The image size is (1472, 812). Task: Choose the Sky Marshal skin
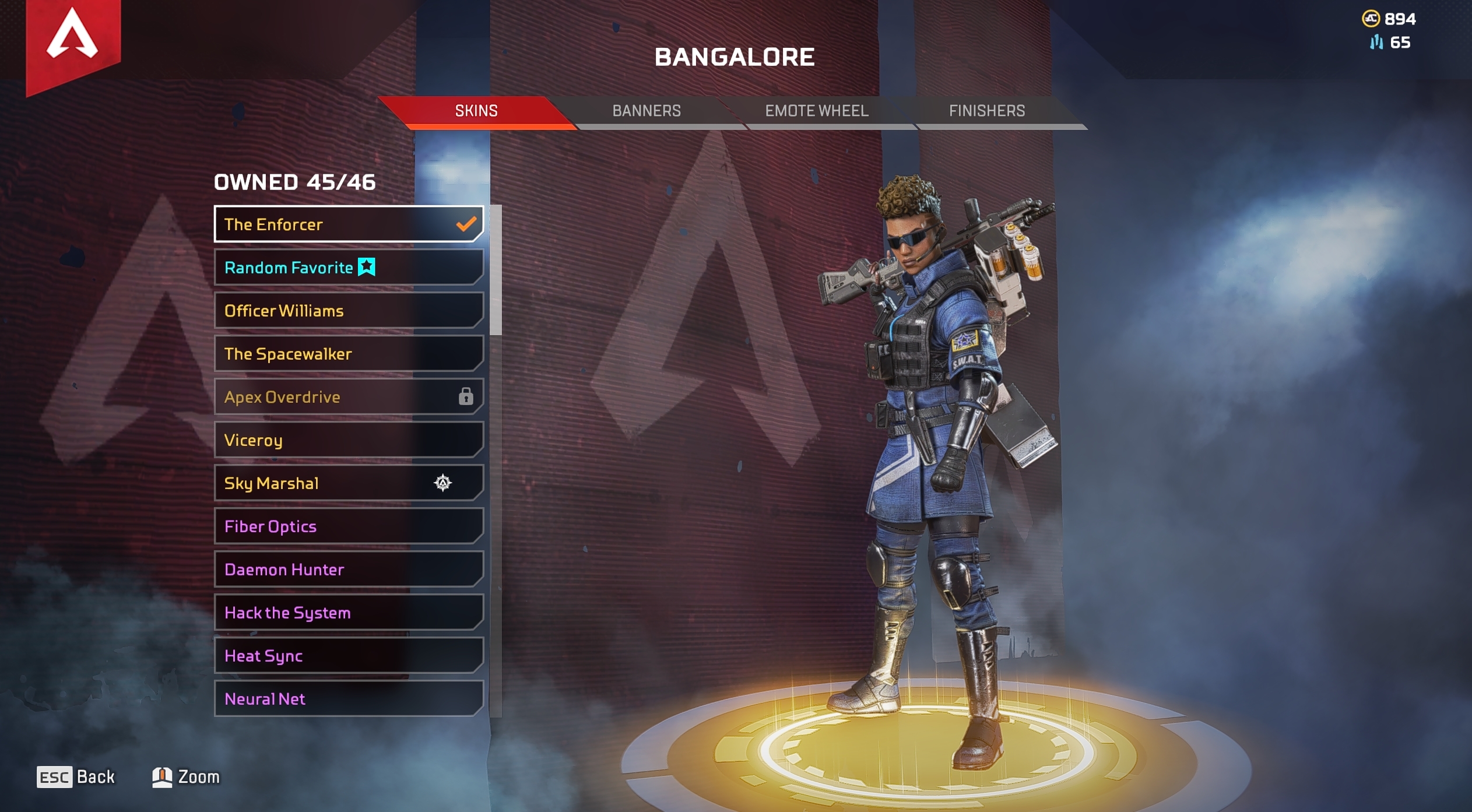pyautogui.click(x=348, y=483)
